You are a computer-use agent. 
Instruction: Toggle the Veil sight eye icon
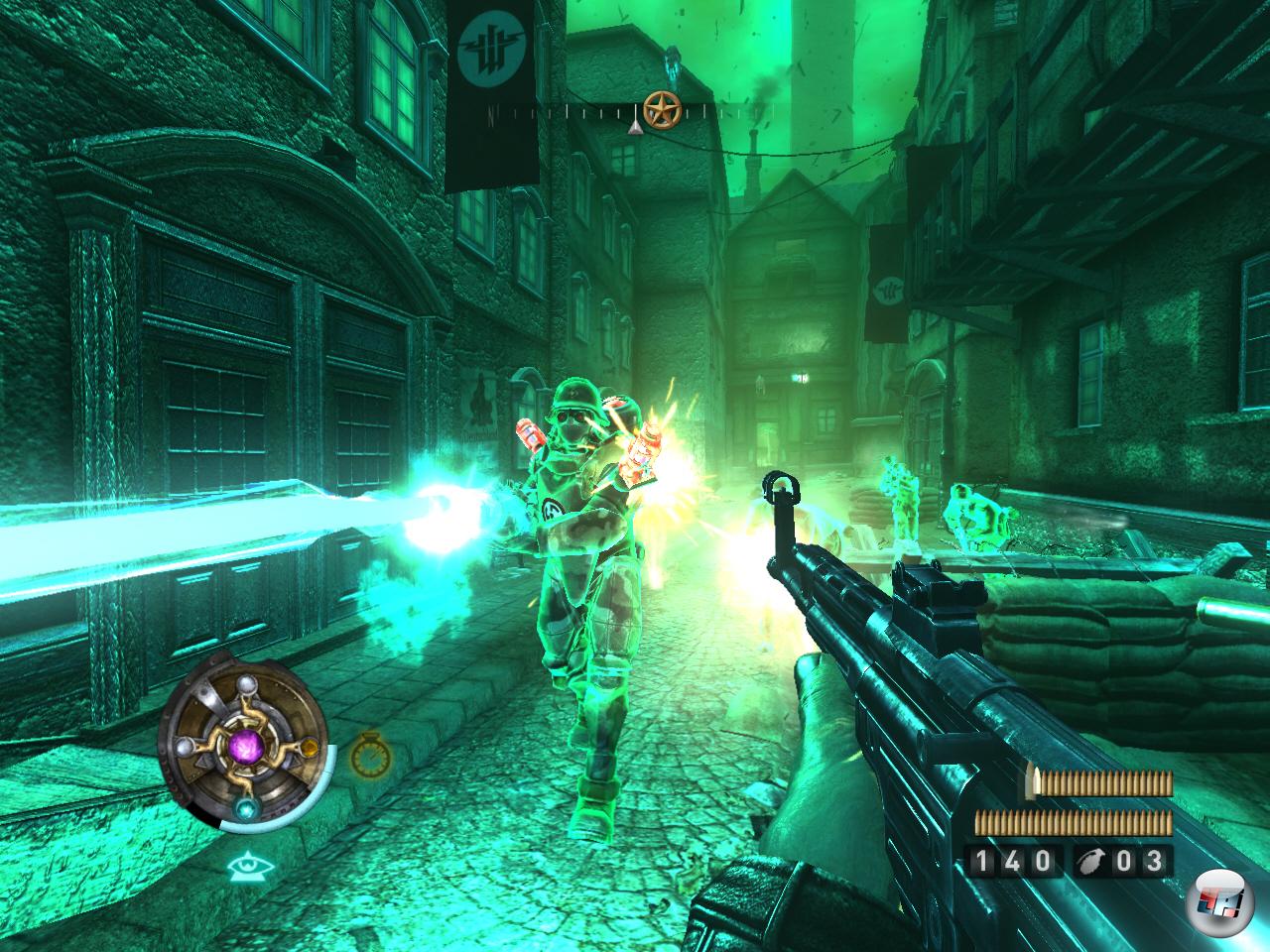coord(245,870)
